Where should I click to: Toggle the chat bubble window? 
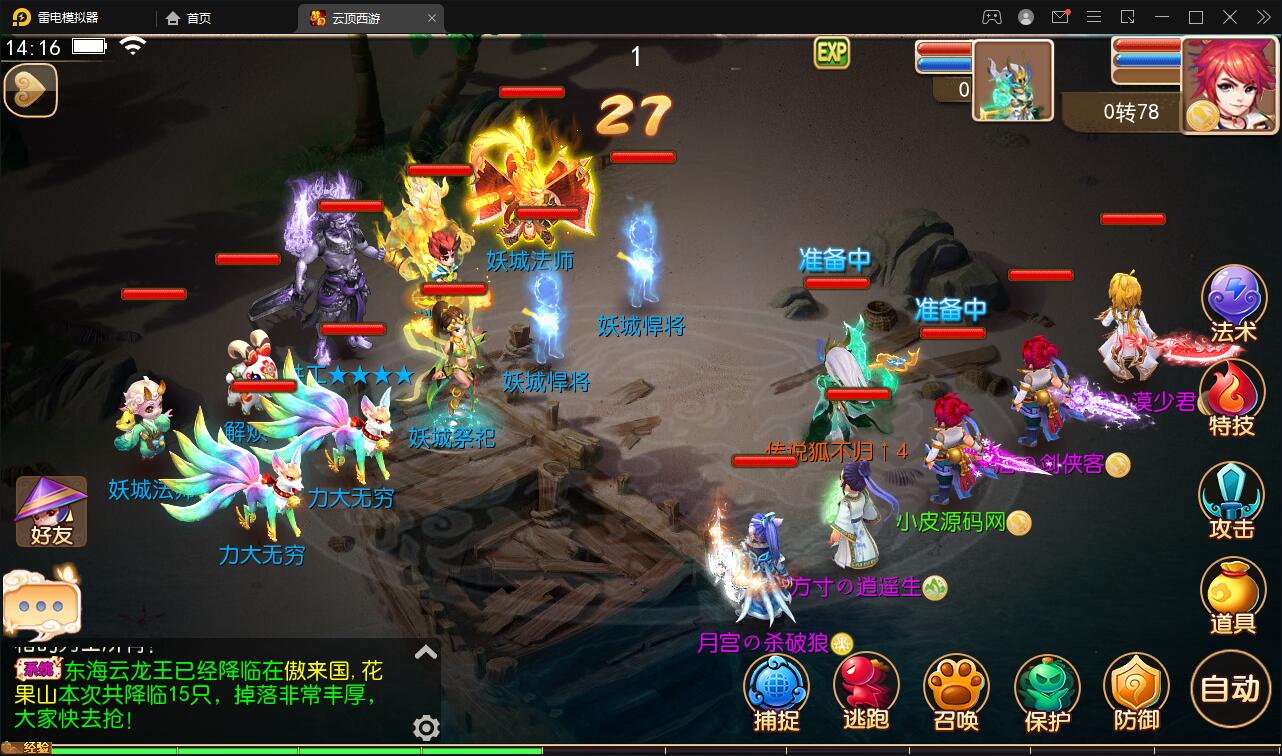tap(40, 600)
